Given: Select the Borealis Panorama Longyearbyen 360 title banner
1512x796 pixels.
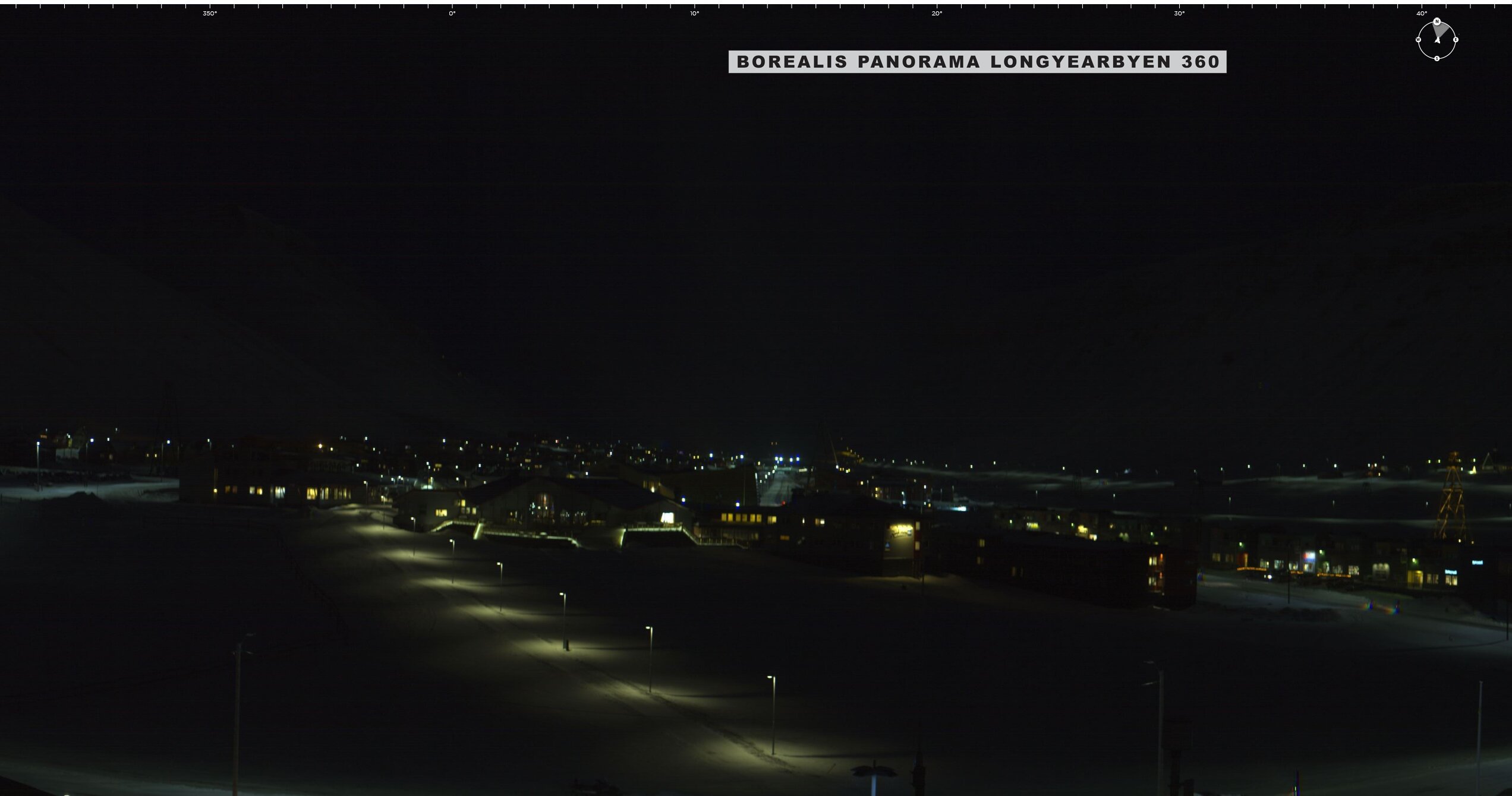Looking at the screenshot, I should 977,62.
